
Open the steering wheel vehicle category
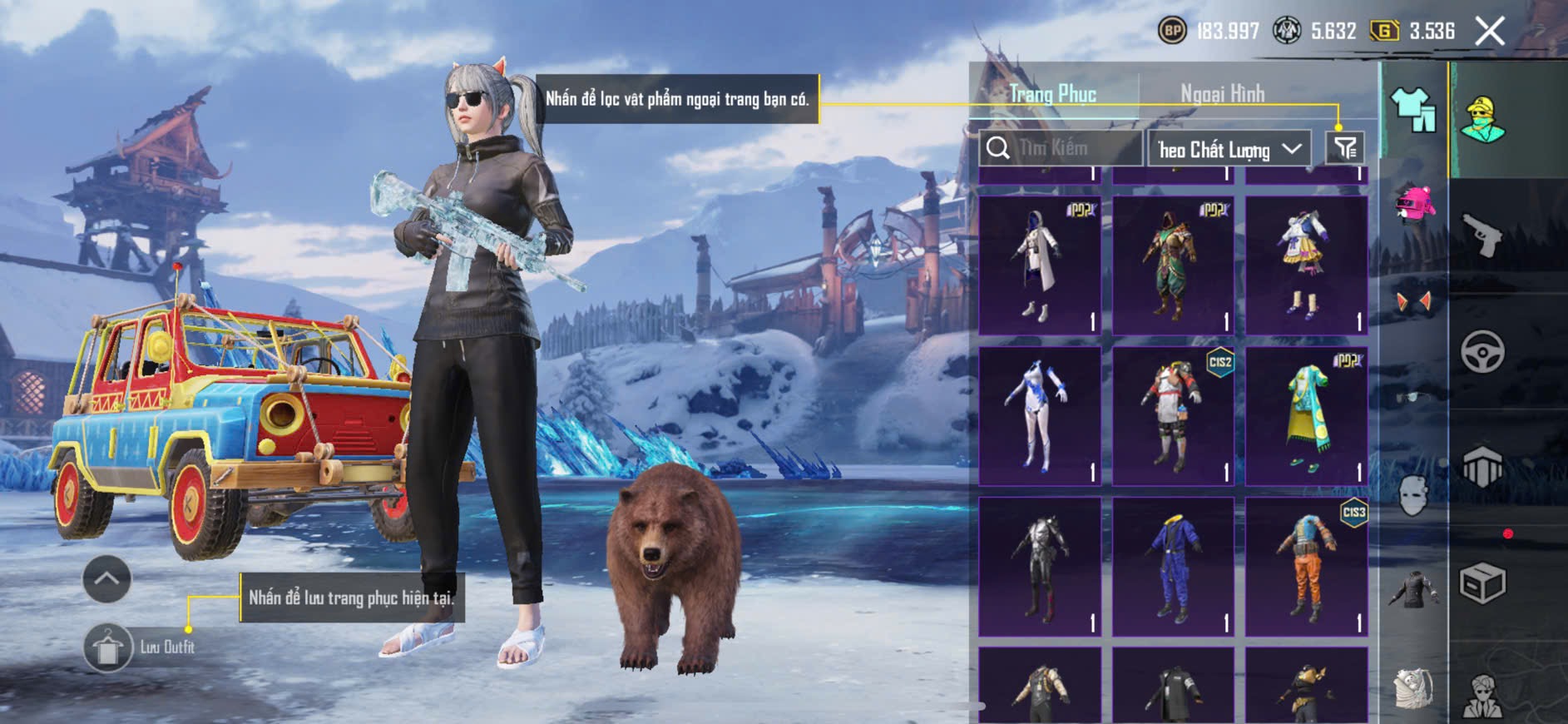[1482, 352]
